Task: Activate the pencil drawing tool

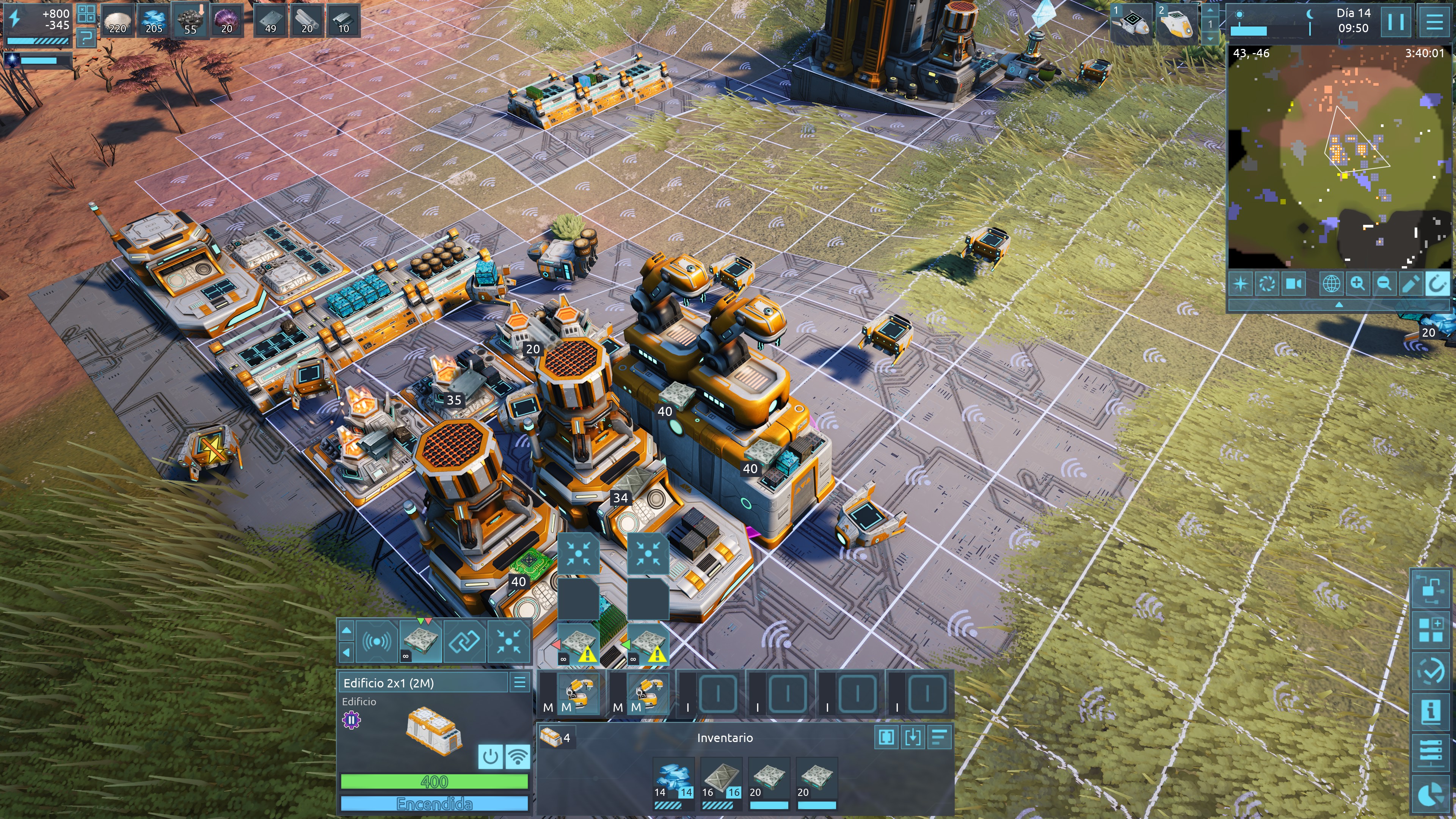Action: (x=1410, y=283)
